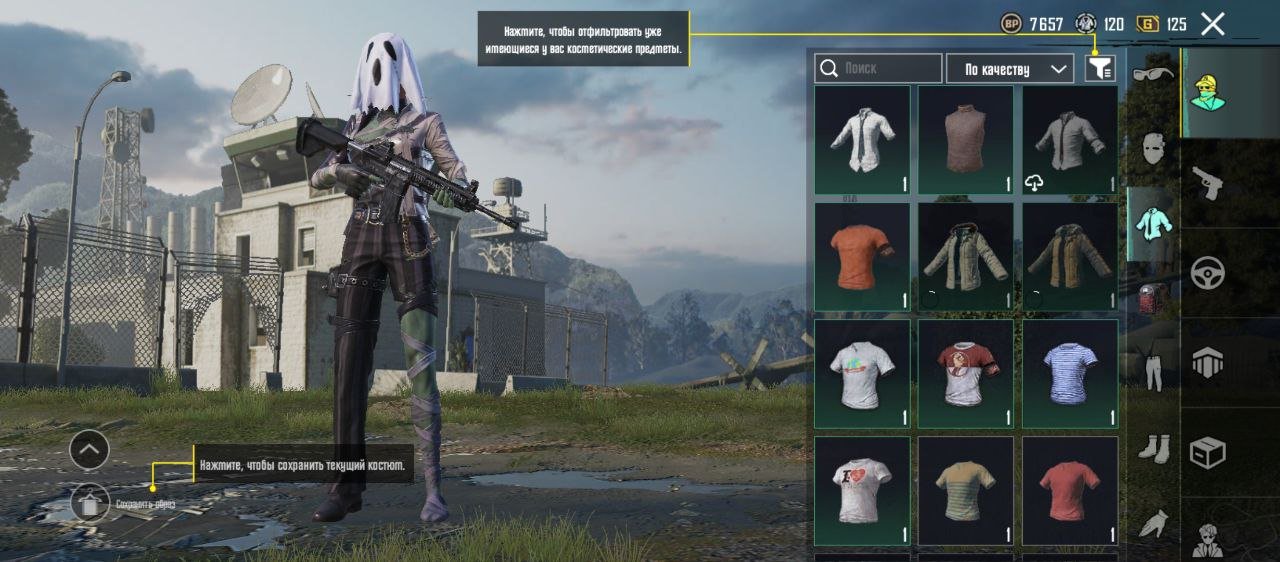Screen dimensions: 1280x562
Task: Choose the white heart-print t-shirt
Action: (862, 490)
